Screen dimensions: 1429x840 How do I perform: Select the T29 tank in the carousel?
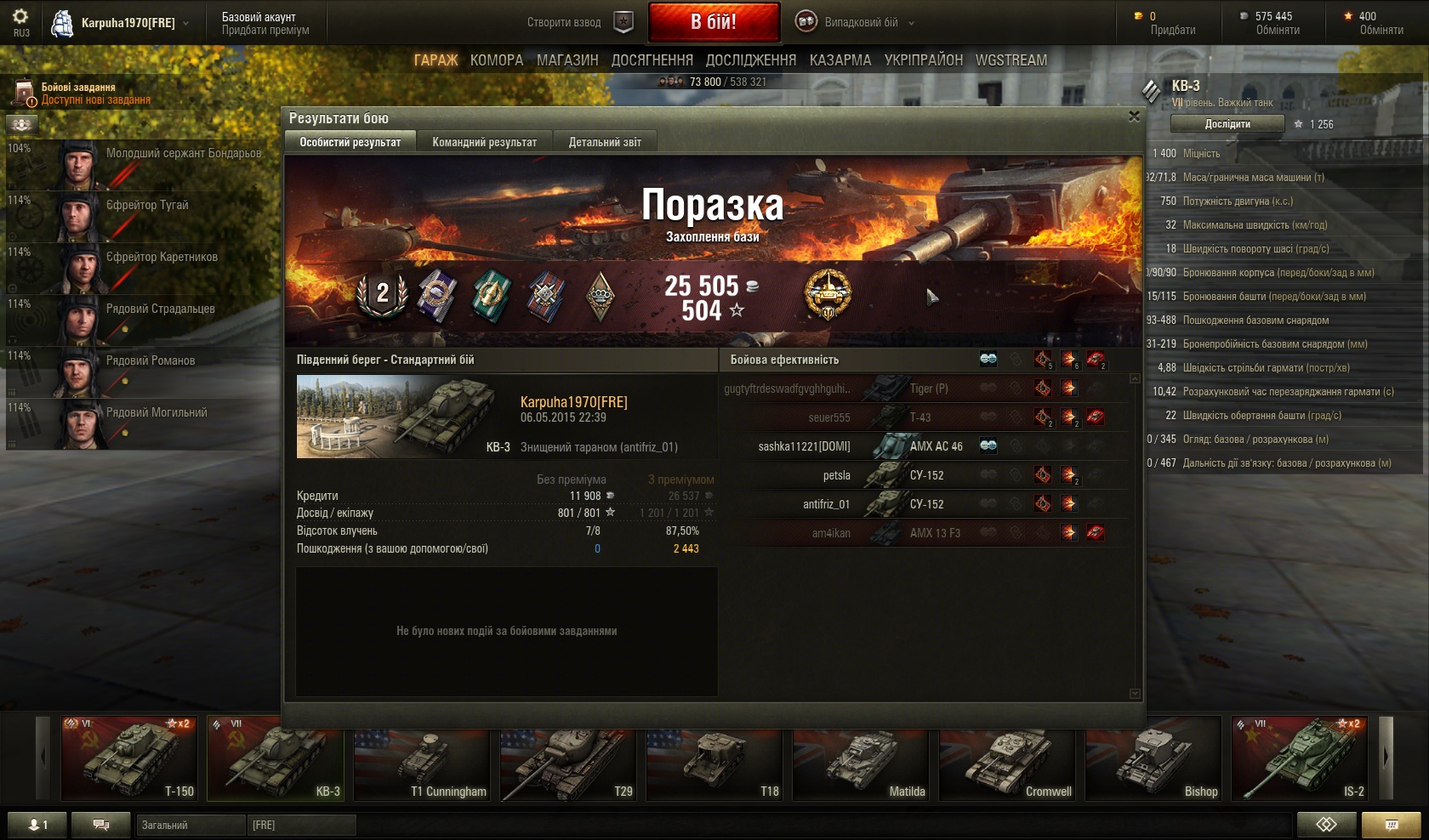tap(567, 759)
